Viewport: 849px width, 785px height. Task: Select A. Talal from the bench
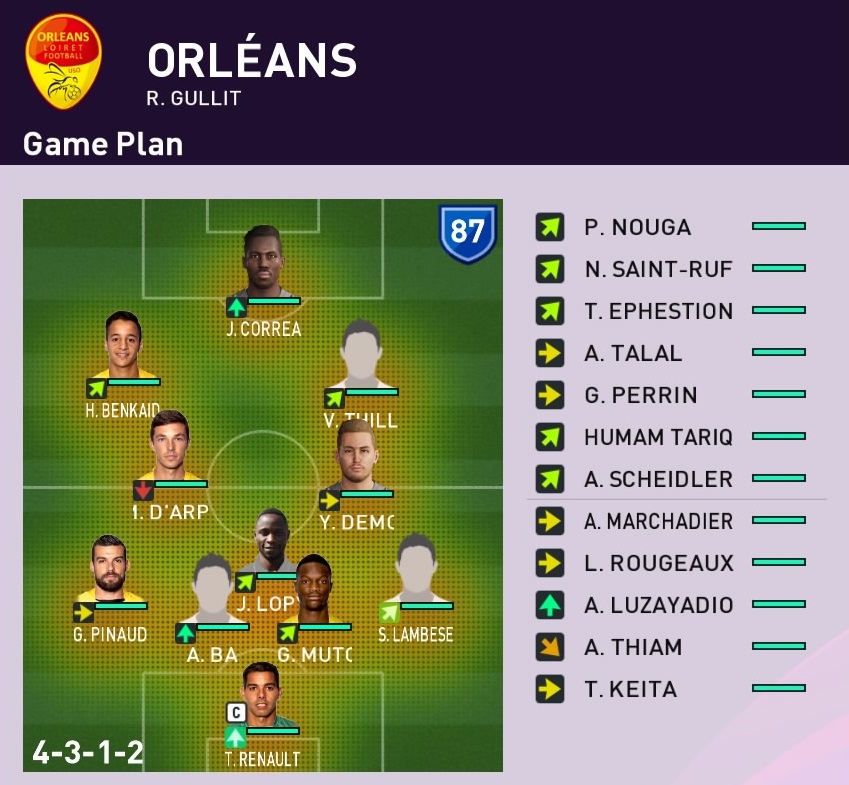(670, 353)
